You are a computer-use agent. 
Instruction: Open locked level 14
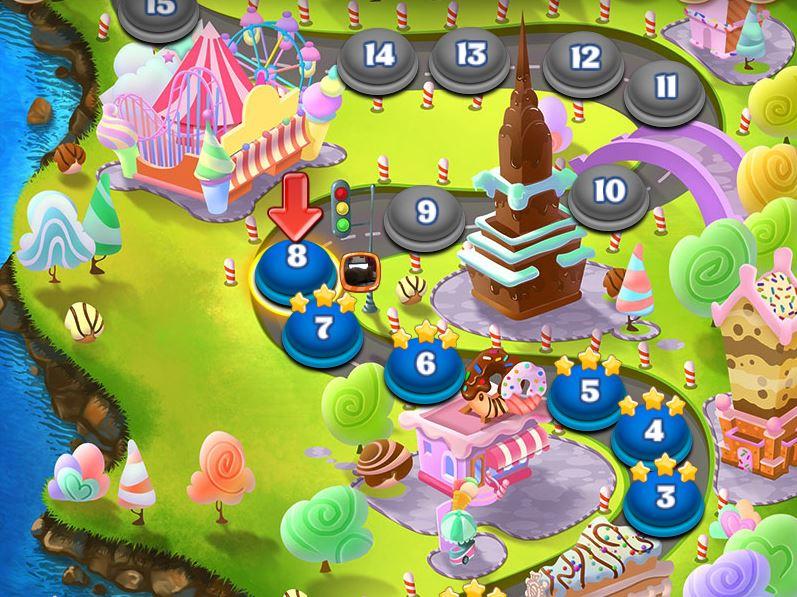coord(379,57)
